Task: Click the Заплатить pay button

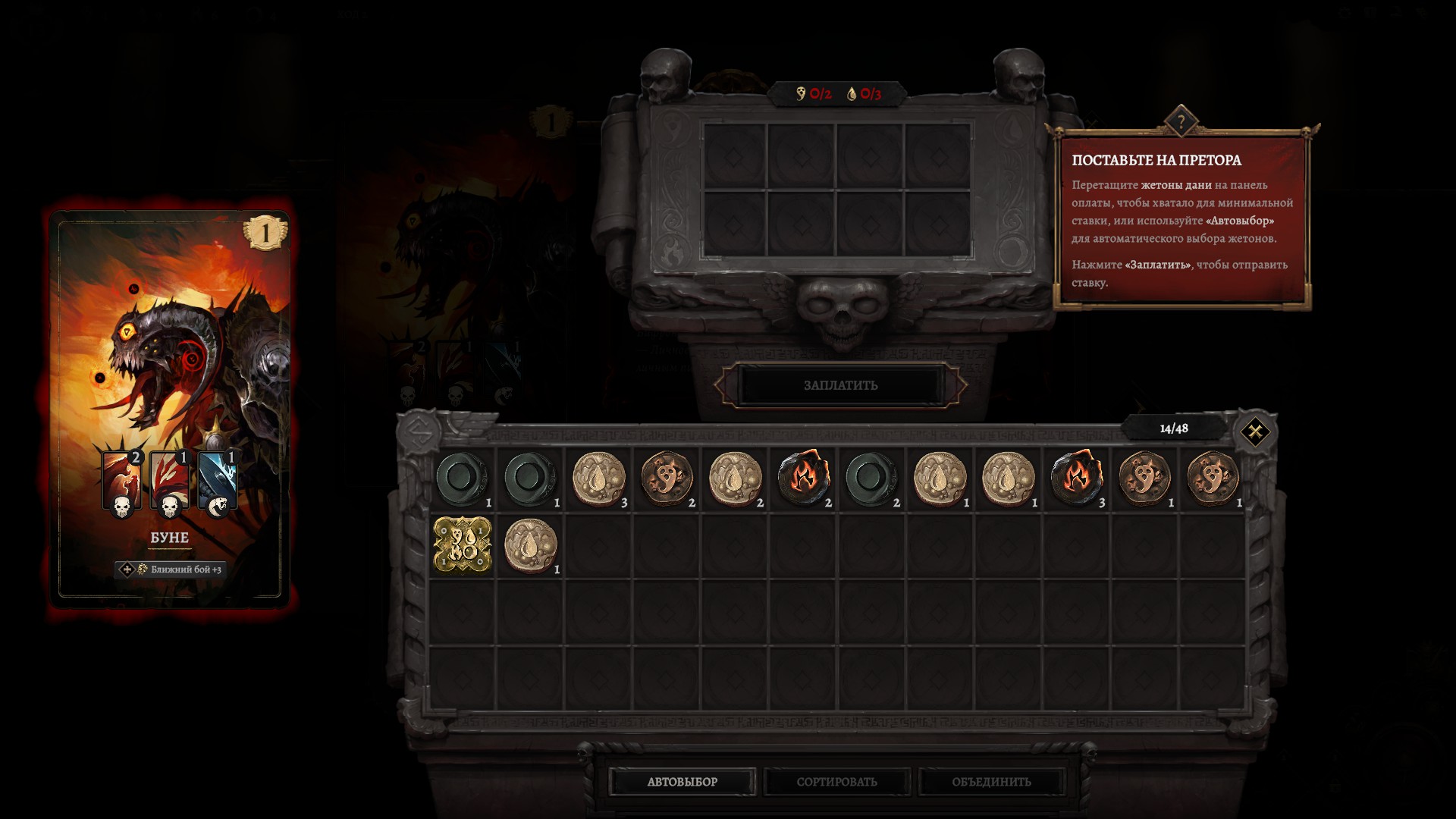Action: [x=840, y=385]
